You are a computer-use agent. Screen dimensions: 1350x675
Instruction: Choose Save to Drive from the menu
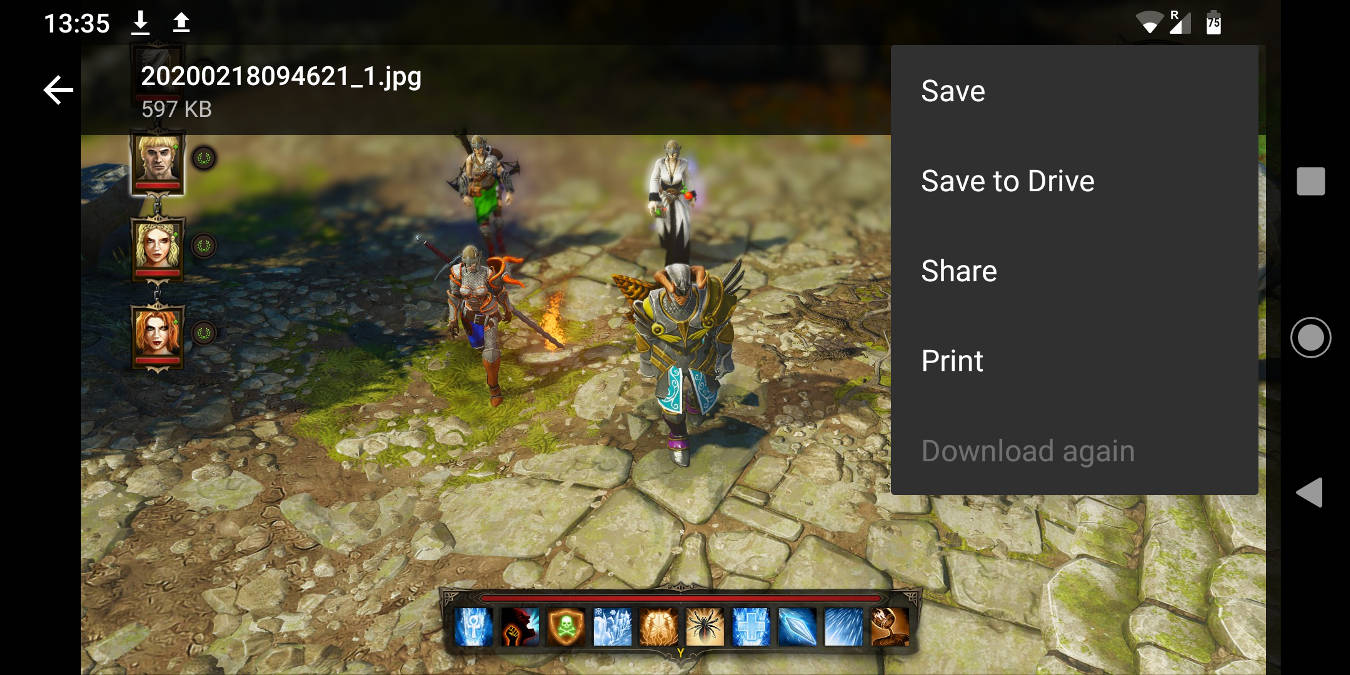[x=1007, y=181]
